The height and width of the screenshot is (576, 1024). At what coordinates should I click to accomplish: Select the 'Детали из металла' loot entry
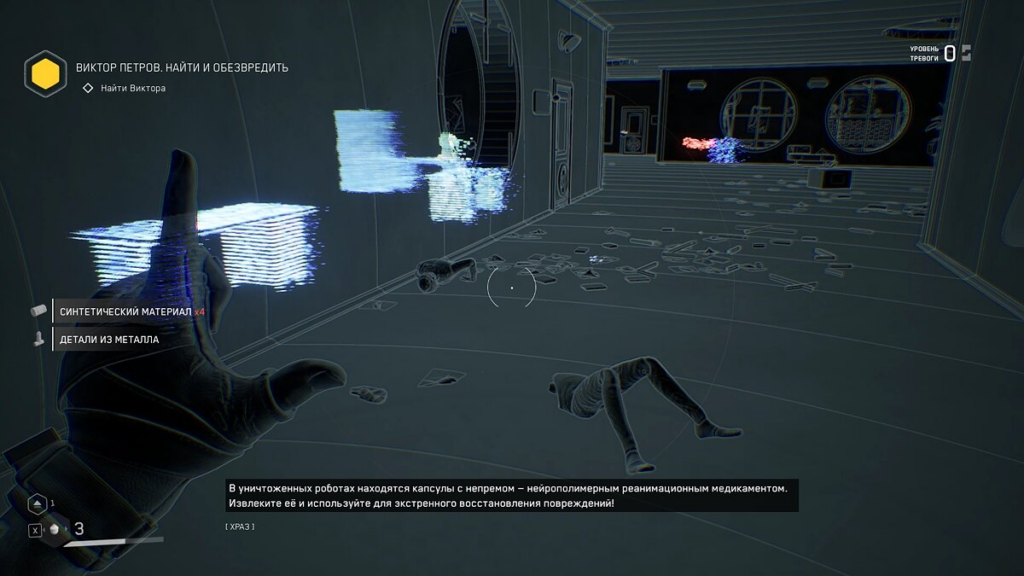(x=108, y=339)
